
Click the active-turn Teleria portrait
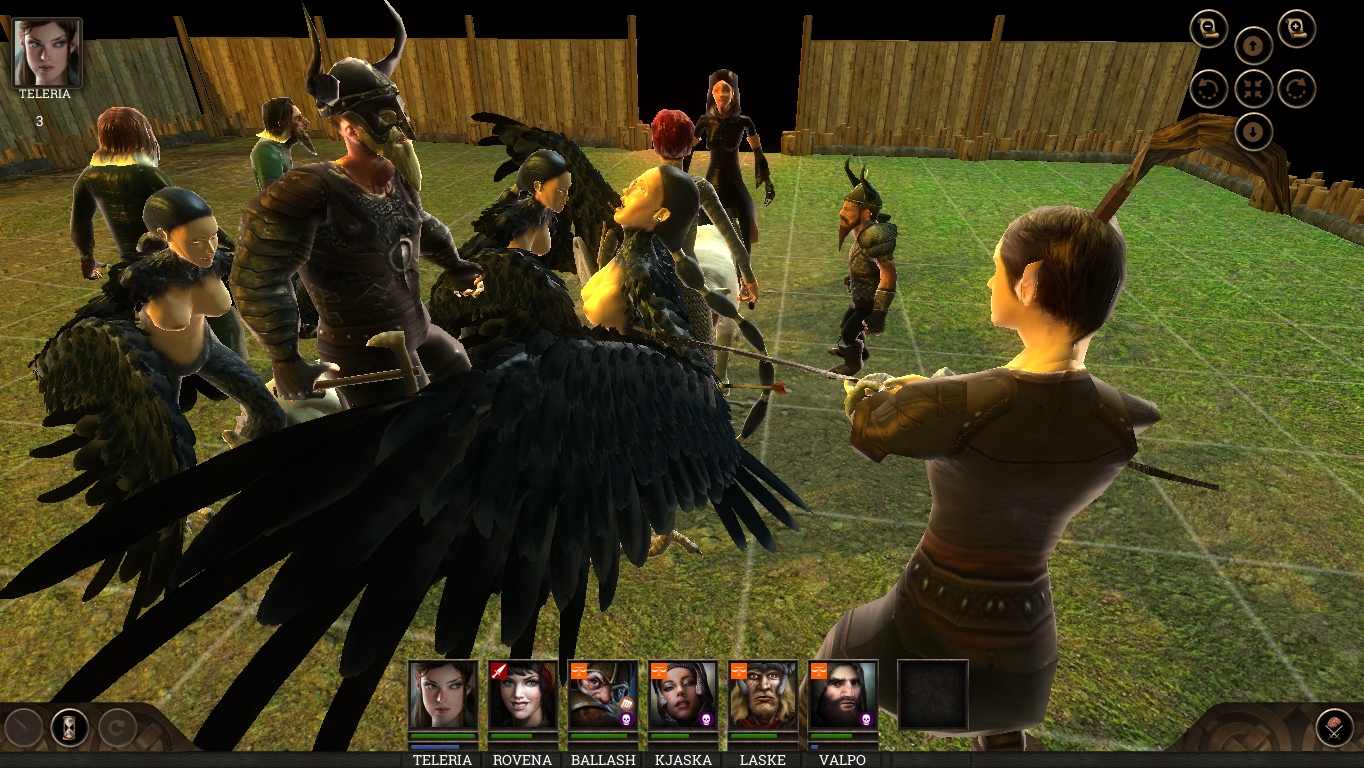tap(46, 51)
